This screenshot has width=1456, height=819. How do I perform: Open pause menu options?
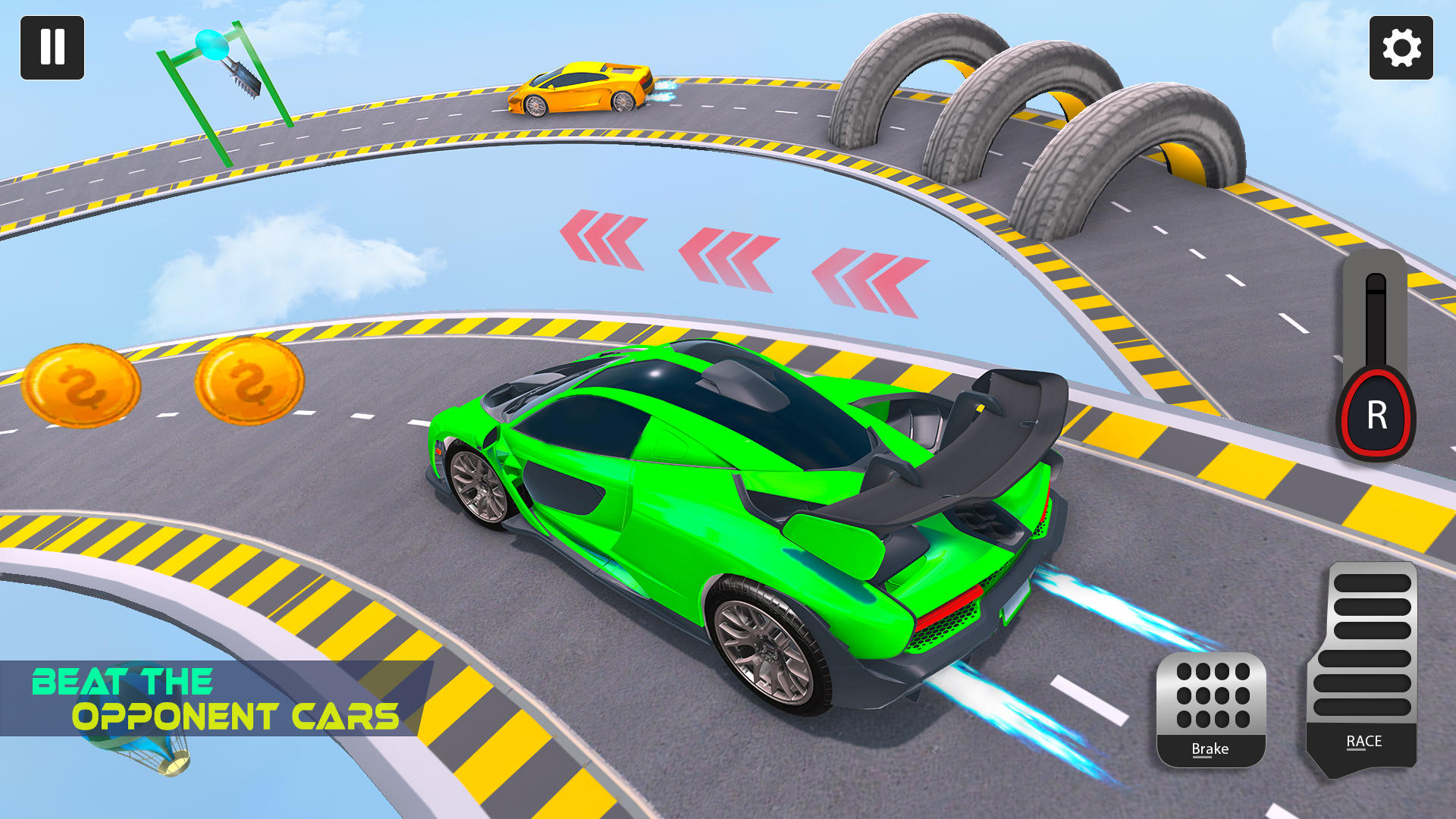(x=53, y=49)
